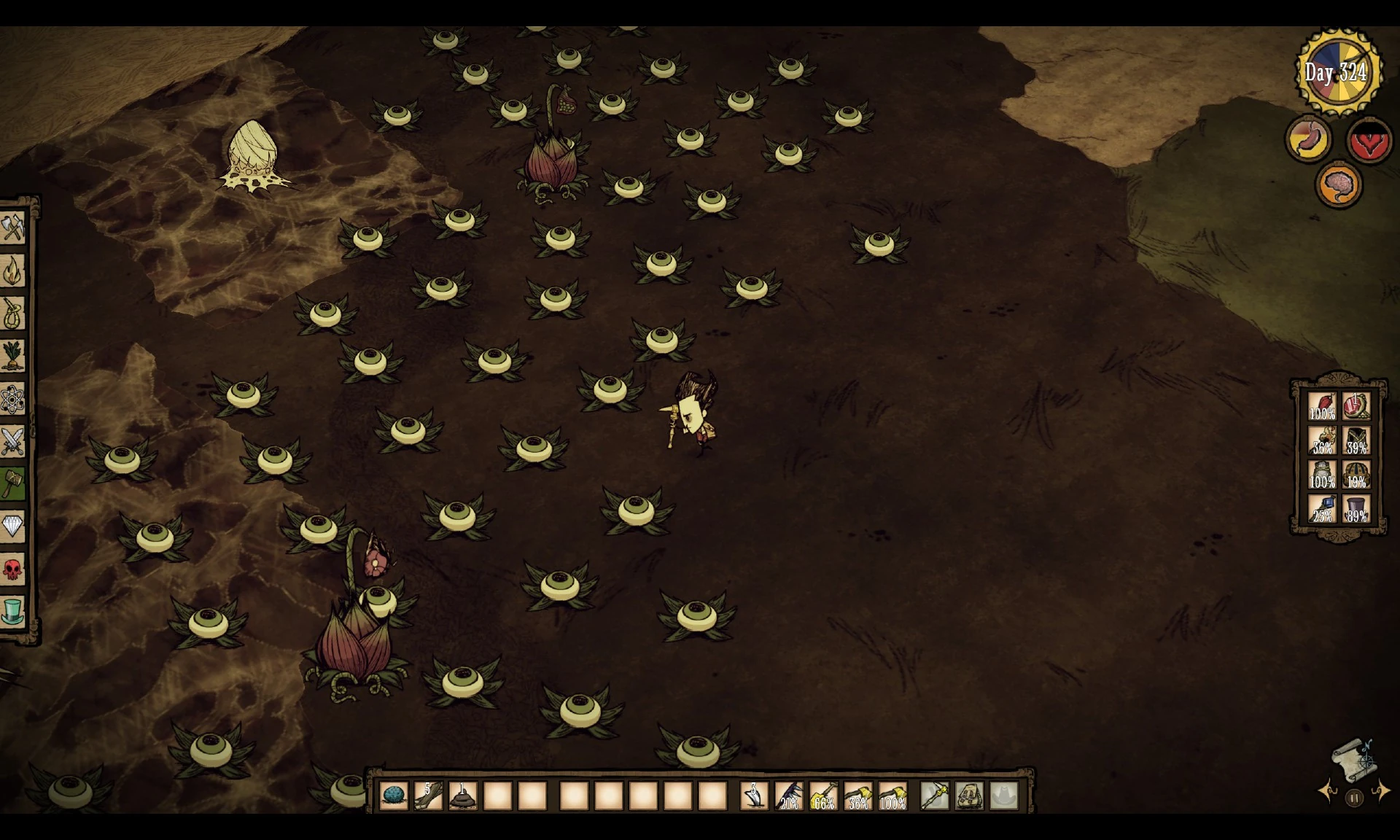The height and width of the screenshot is (840, 1400).
Task: Rotate the camera with the left arrow
Action: [x=1328, y=792]
